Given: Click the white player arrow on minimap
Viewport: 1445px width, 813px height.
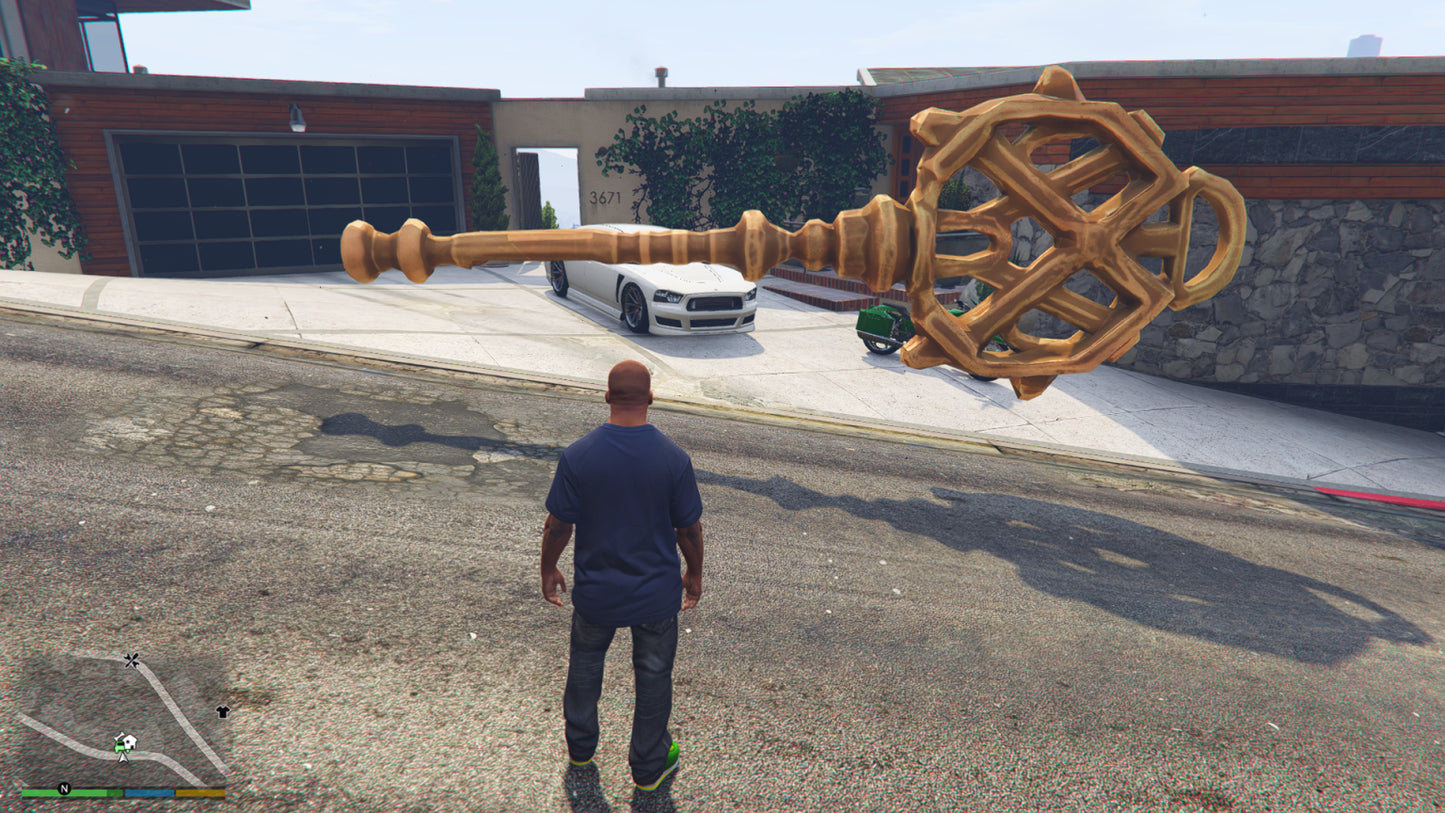Looking at the screenshot, I should pos(123,756).
